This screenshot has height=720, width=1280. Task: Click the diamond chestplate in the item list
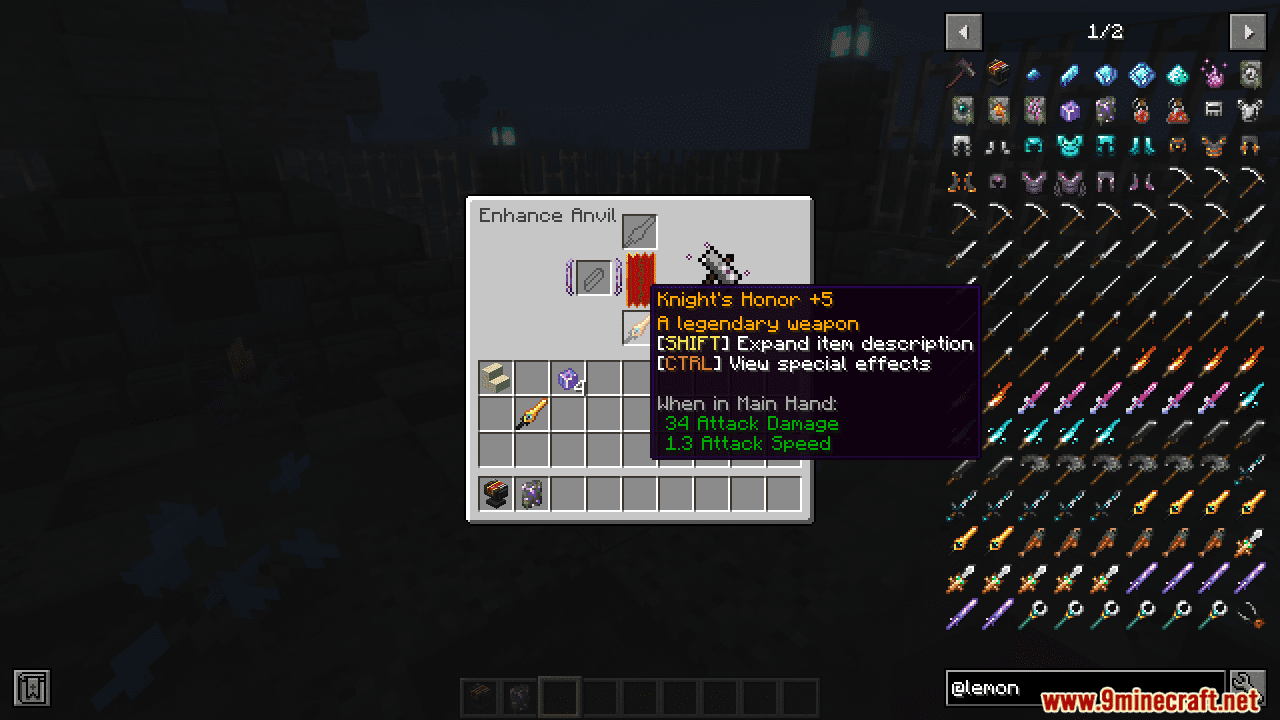tap(1068, 144)
